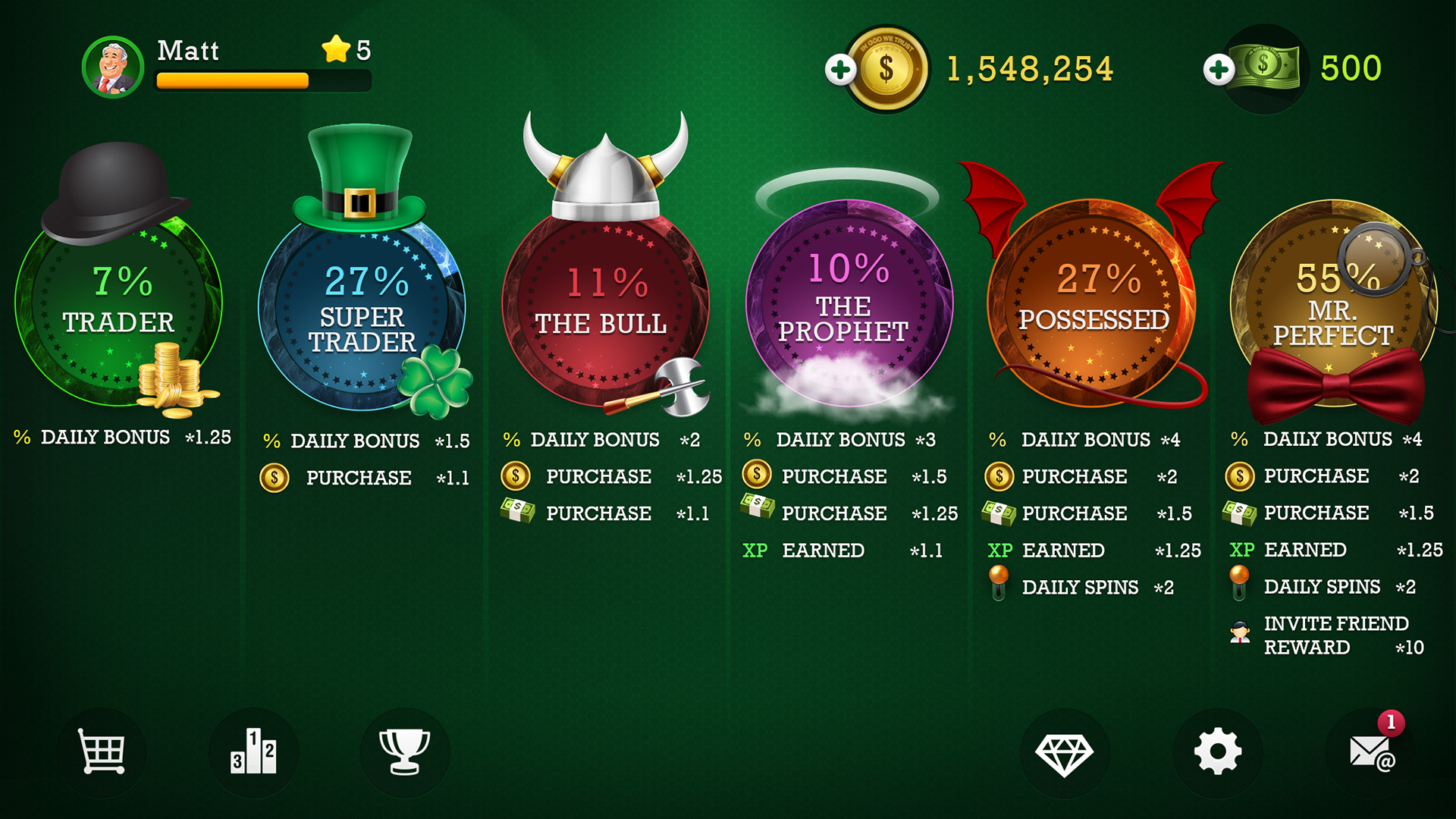The height and width of the screenshot is (819, 1456).
Task: Add more gold coins with plus button
Action: tap(840, 70)
